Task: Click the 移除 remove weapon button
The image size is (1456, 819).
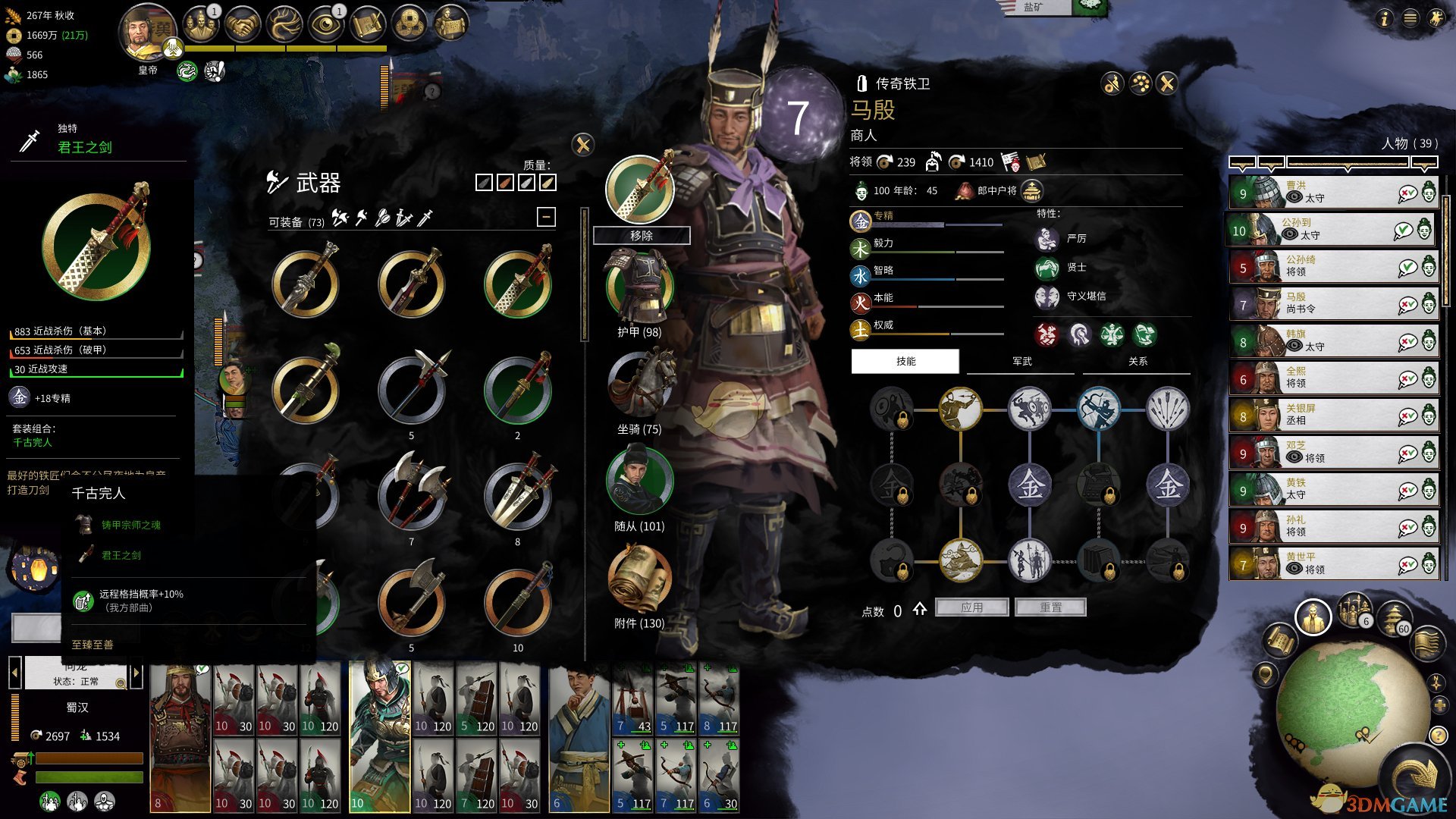Action: point(641,236)
